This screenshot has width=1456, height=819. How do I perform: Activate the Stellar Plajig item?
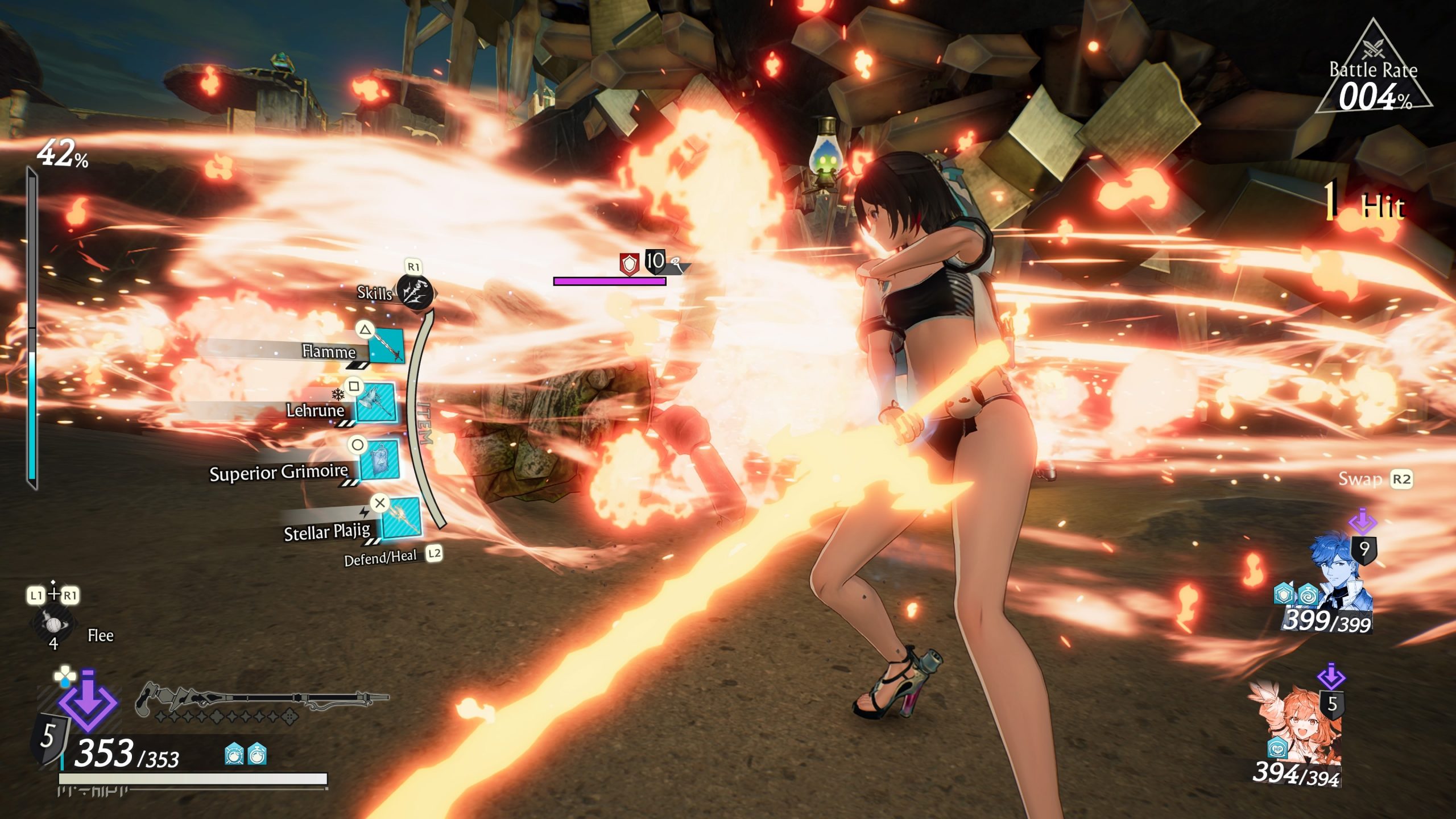(x=400, y=518)
